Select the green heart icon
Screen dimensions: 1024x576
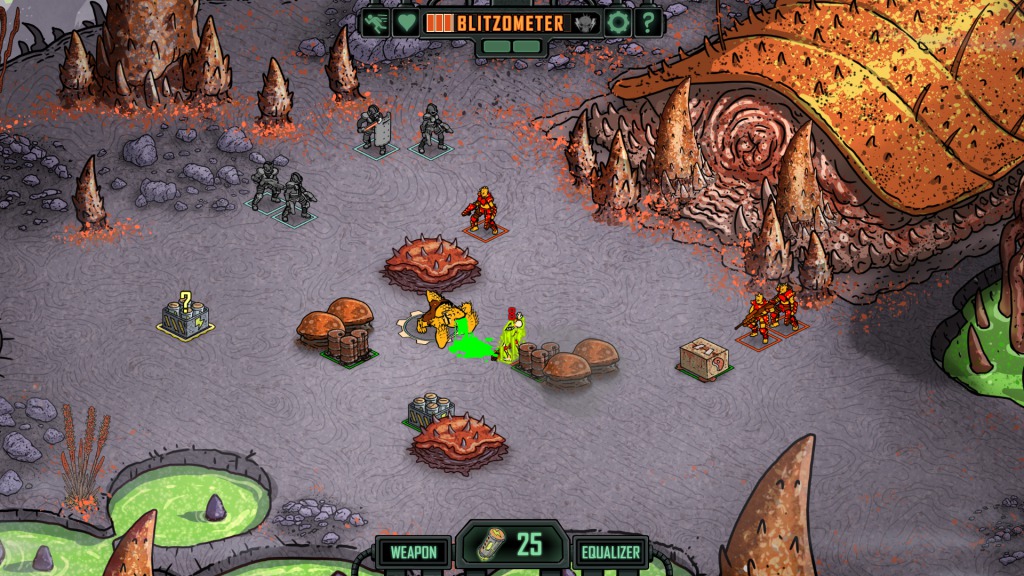click(405, 22)
